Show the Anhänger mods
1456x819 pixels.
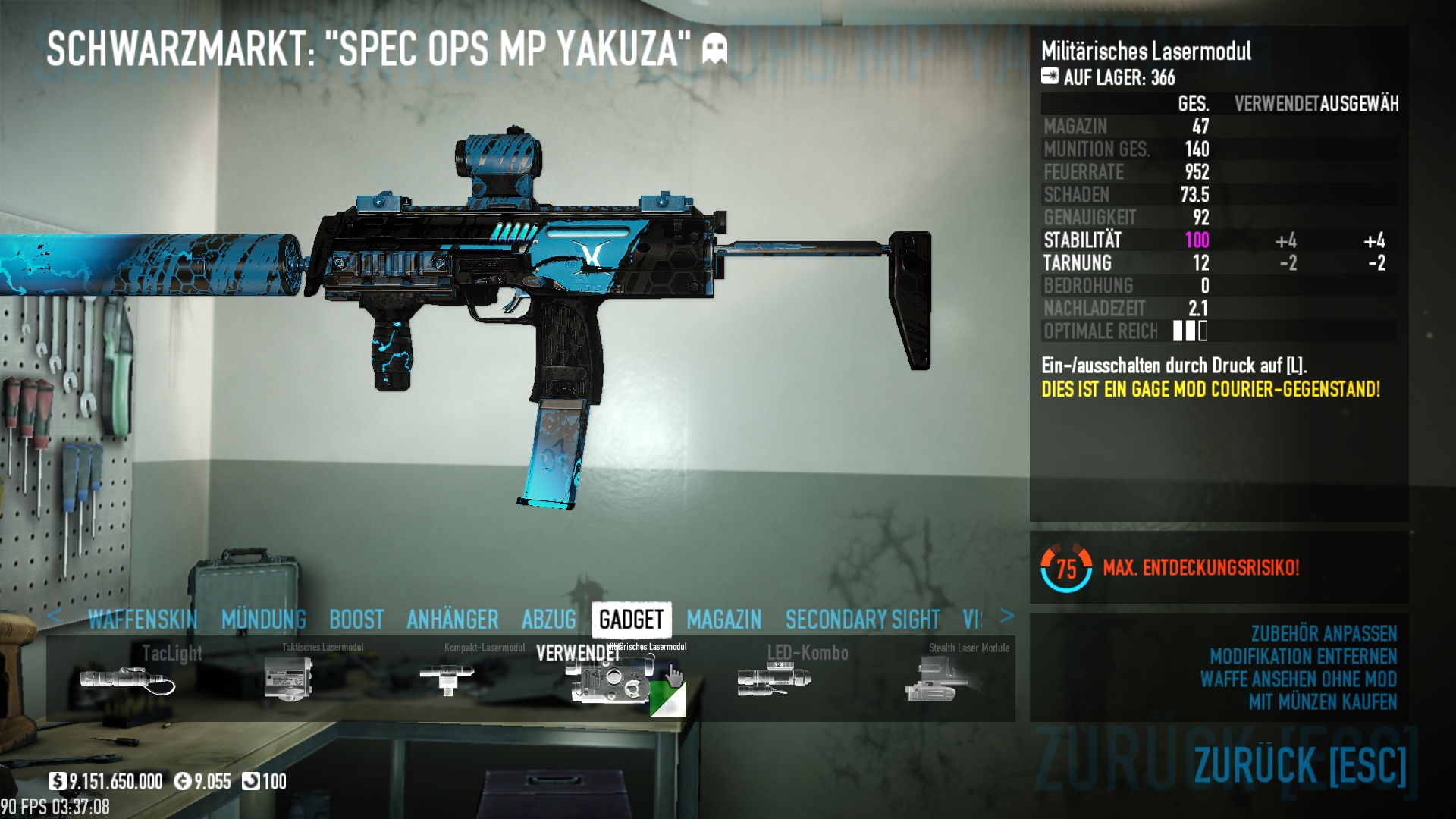pos(453,620)
